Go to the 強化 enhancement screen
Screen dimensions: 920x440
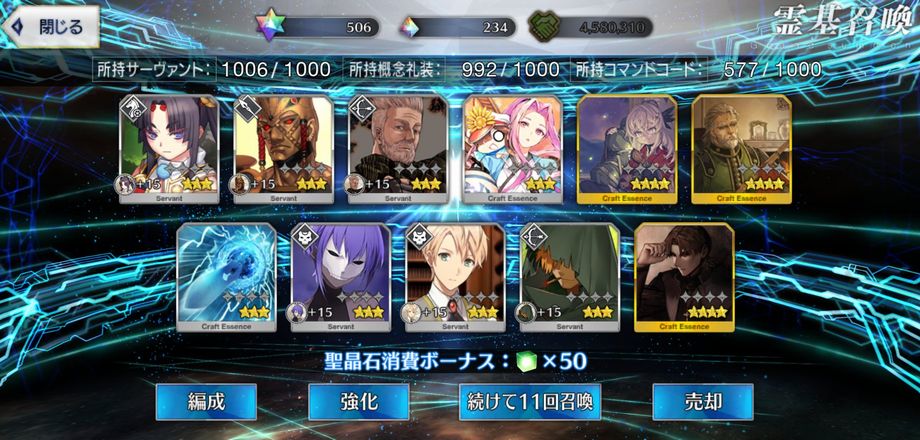tap(358, 402)
